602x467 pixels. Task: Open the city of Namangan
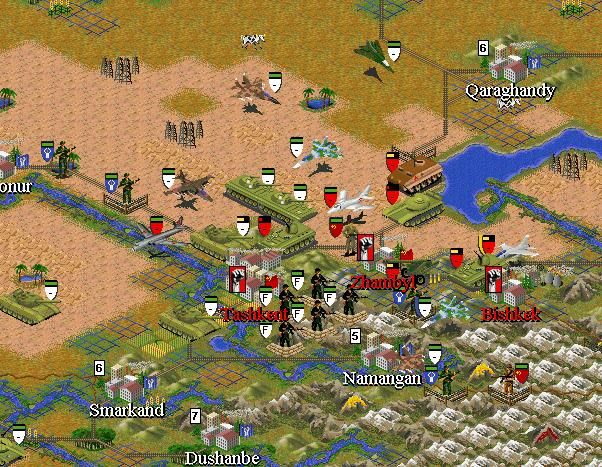pyautogui.click(x=379, y=354)
